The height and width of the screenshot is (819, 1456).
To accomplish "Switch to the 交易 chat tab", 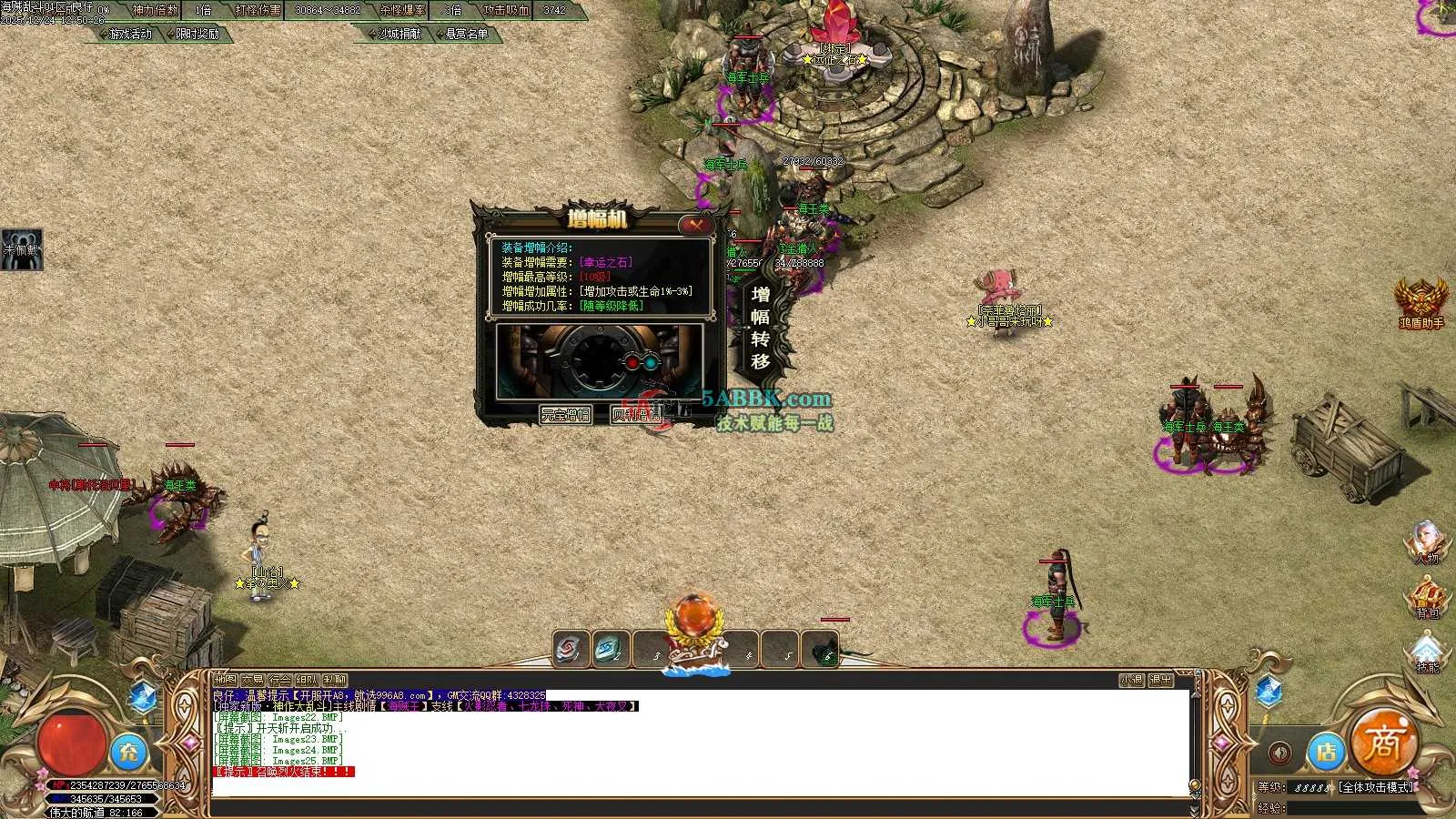I will 252,680.
